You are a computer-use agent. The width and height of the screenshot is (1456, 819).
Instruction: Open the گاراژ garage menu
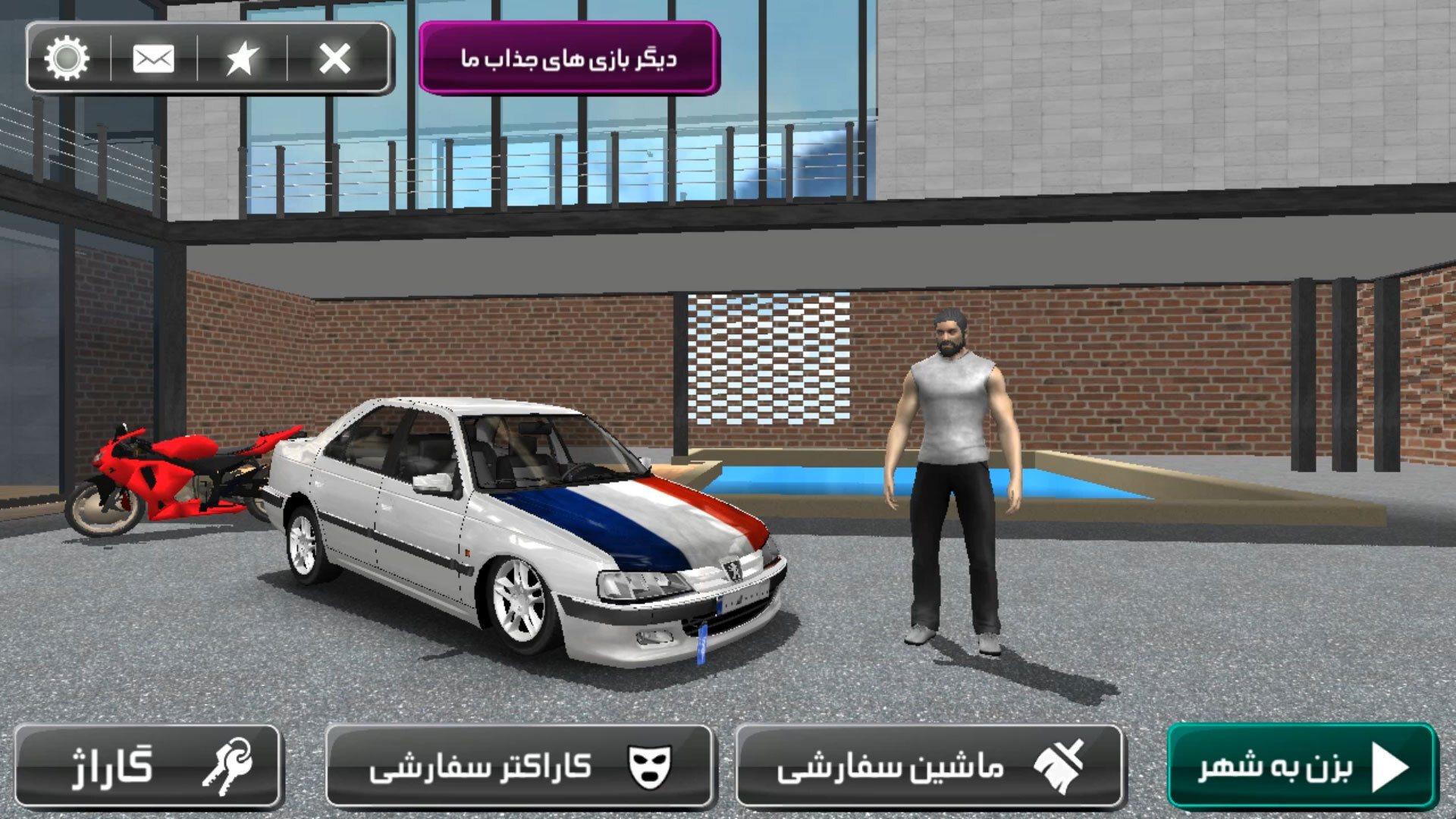[x=149, y=766]
